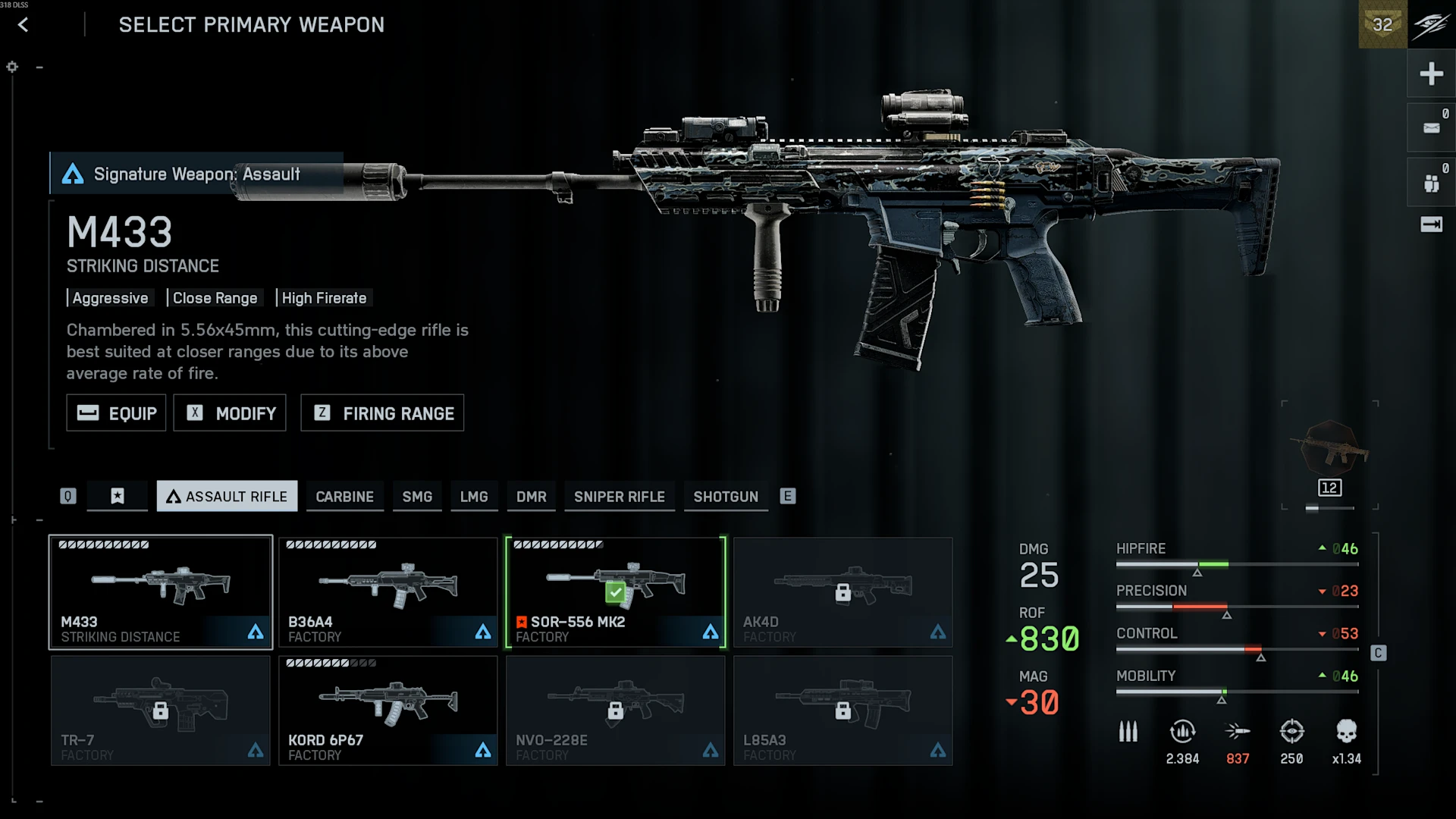Click the locked TR-7 weapon tile
The width and height of the screenshot is (1456, 819).
coord(161,711)
